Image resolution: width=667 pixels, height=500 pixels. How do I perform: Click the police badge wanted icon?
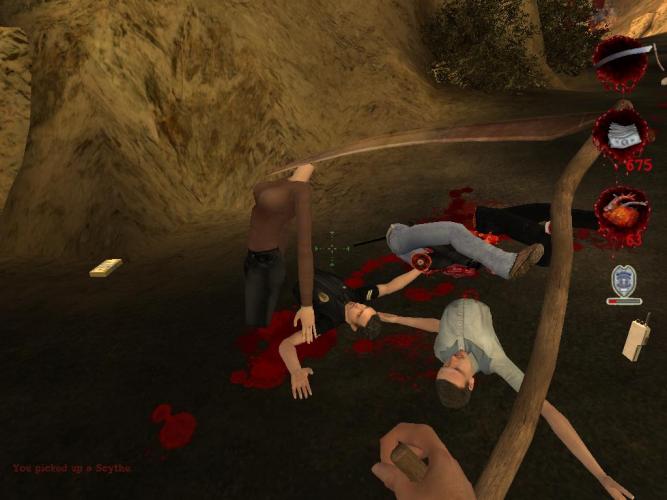(x=623, y=280)
